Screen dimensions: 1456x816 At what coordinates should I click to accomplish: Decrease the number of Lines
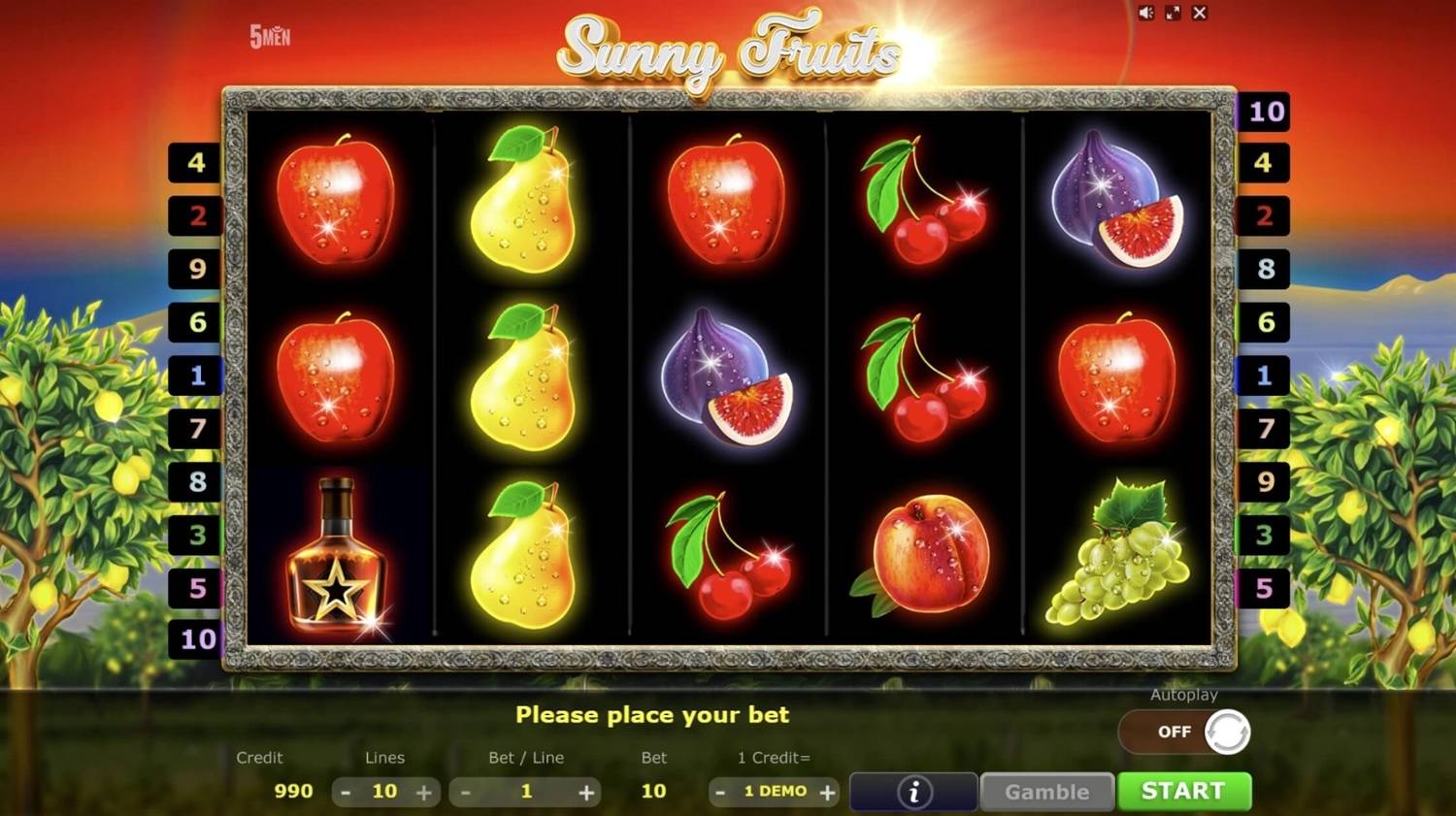pyautogui.click(x=346, y=791)
